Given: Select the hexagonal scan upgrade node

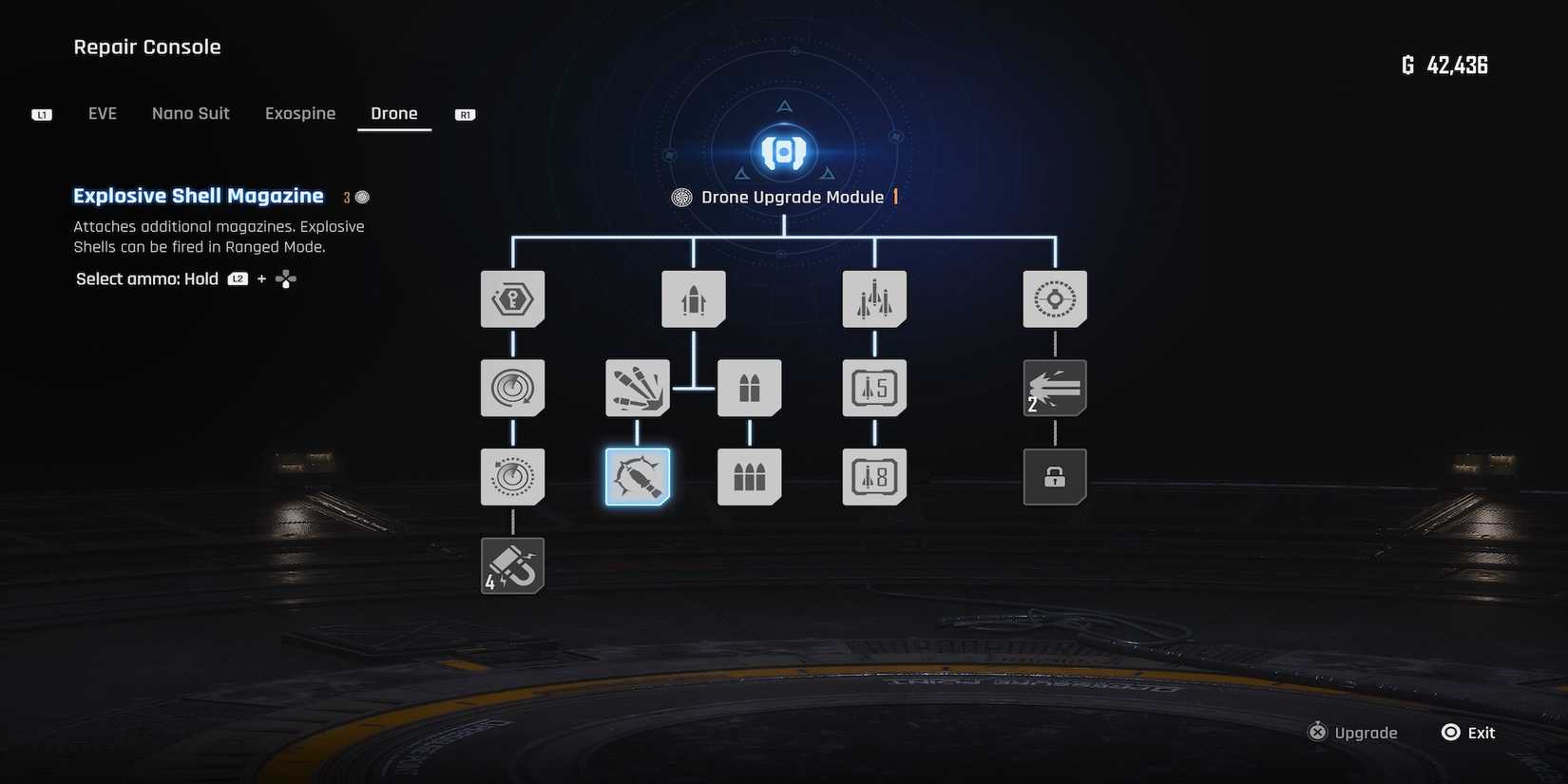Looking at the screenshot, I should click(x=512, y=297).
